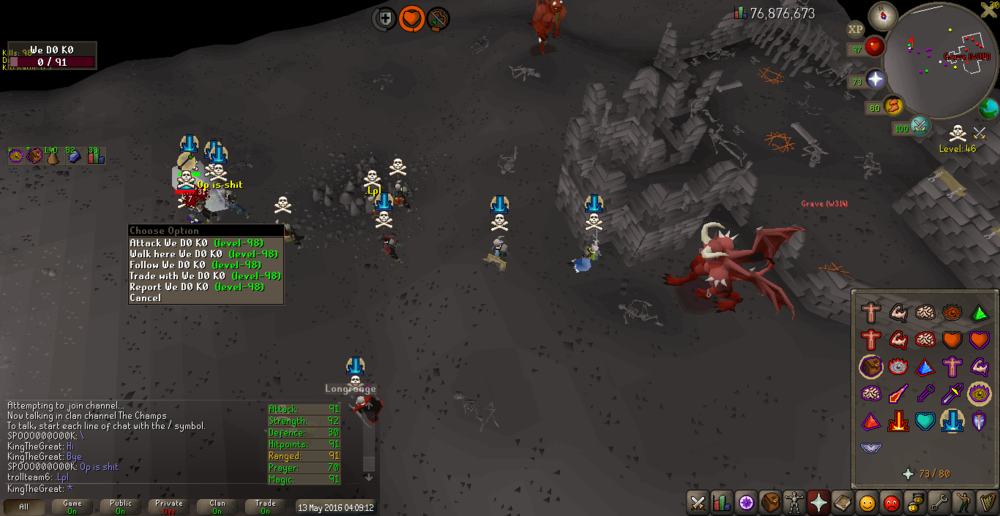This screenshot has height=516, width=1000.
Task: Activate quick prayers via the prayer orb
Action: click(876, 79)
